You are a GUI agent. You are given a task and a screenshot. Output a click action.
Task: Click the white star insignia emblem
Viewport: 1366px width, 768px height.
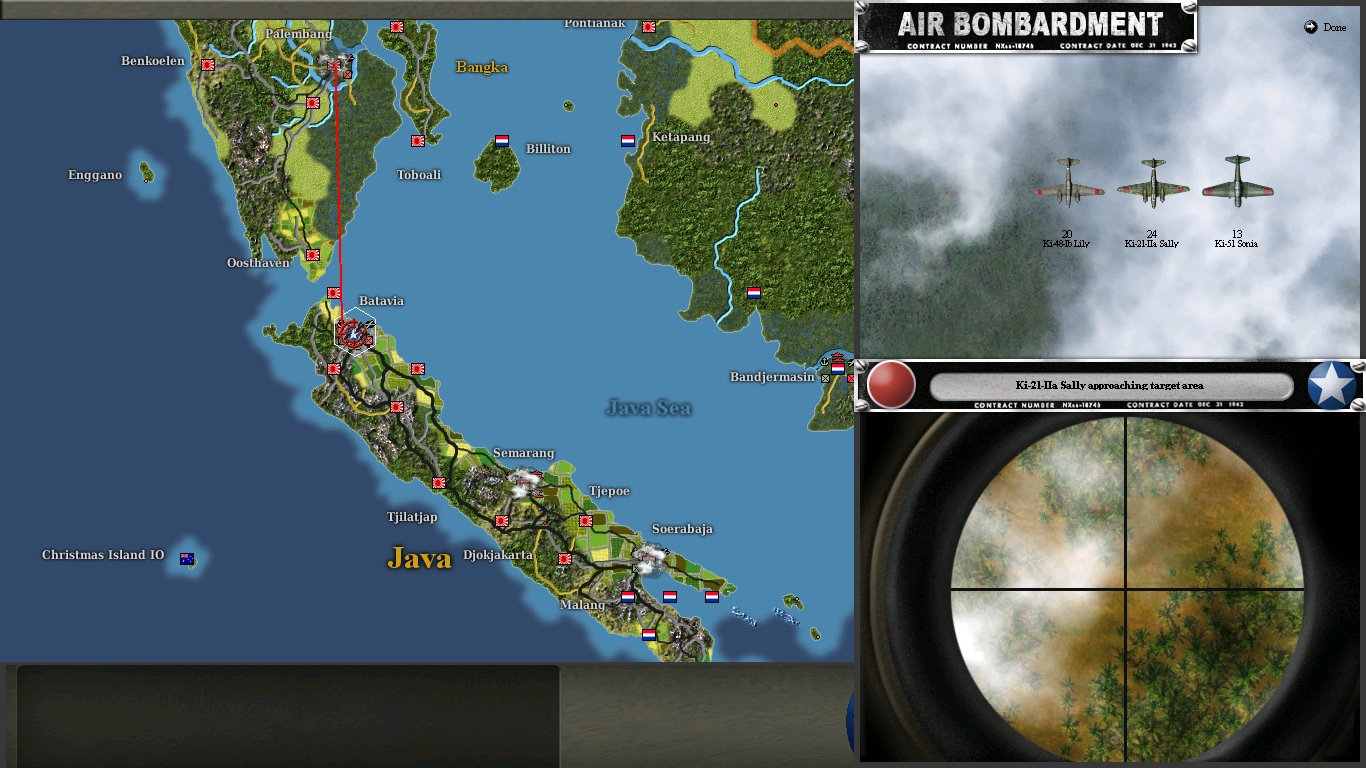point(1331,383)
